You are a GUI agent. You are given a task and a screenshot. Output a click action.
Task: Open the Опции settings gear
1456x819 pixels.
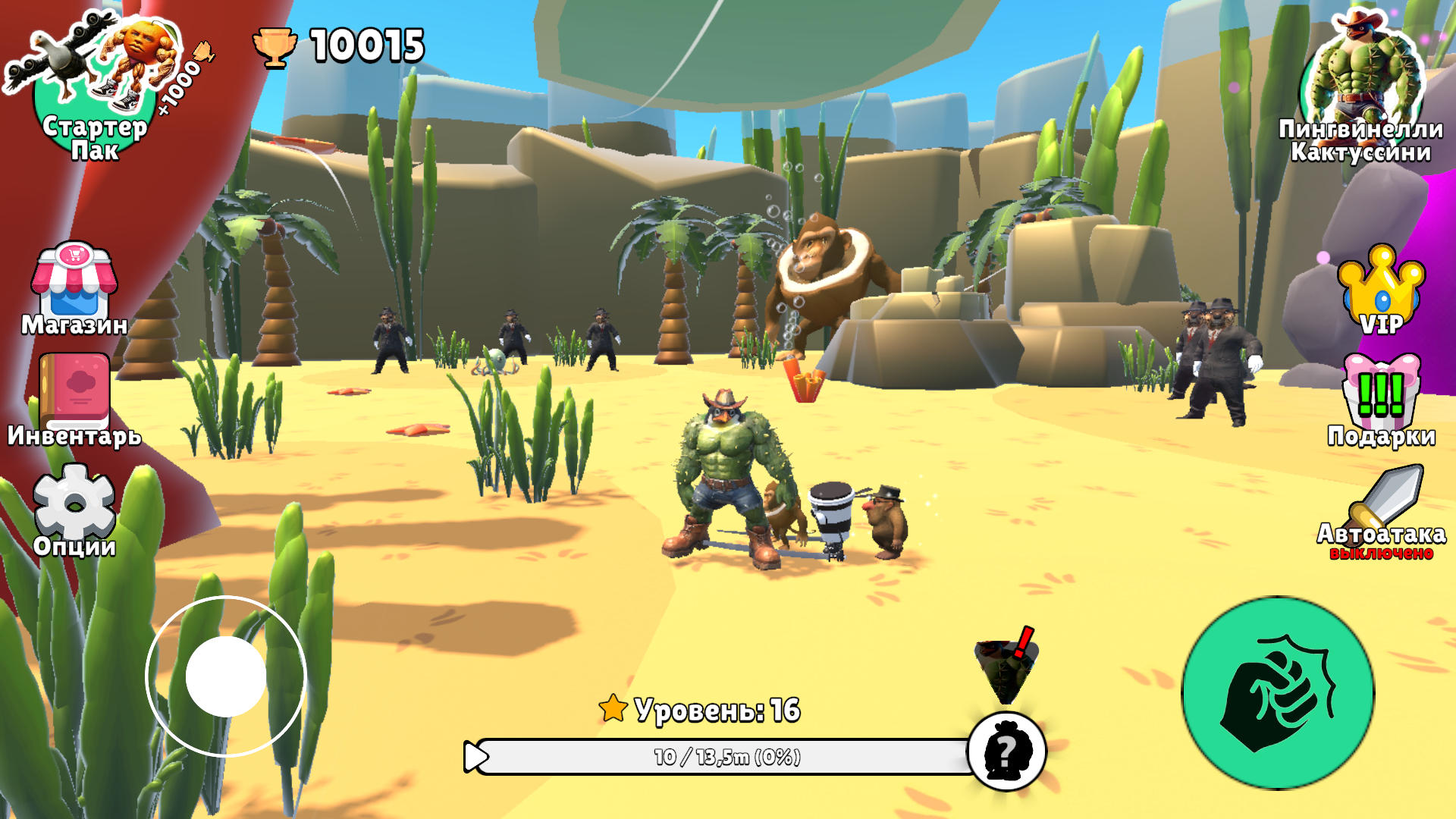coord(74,504)
